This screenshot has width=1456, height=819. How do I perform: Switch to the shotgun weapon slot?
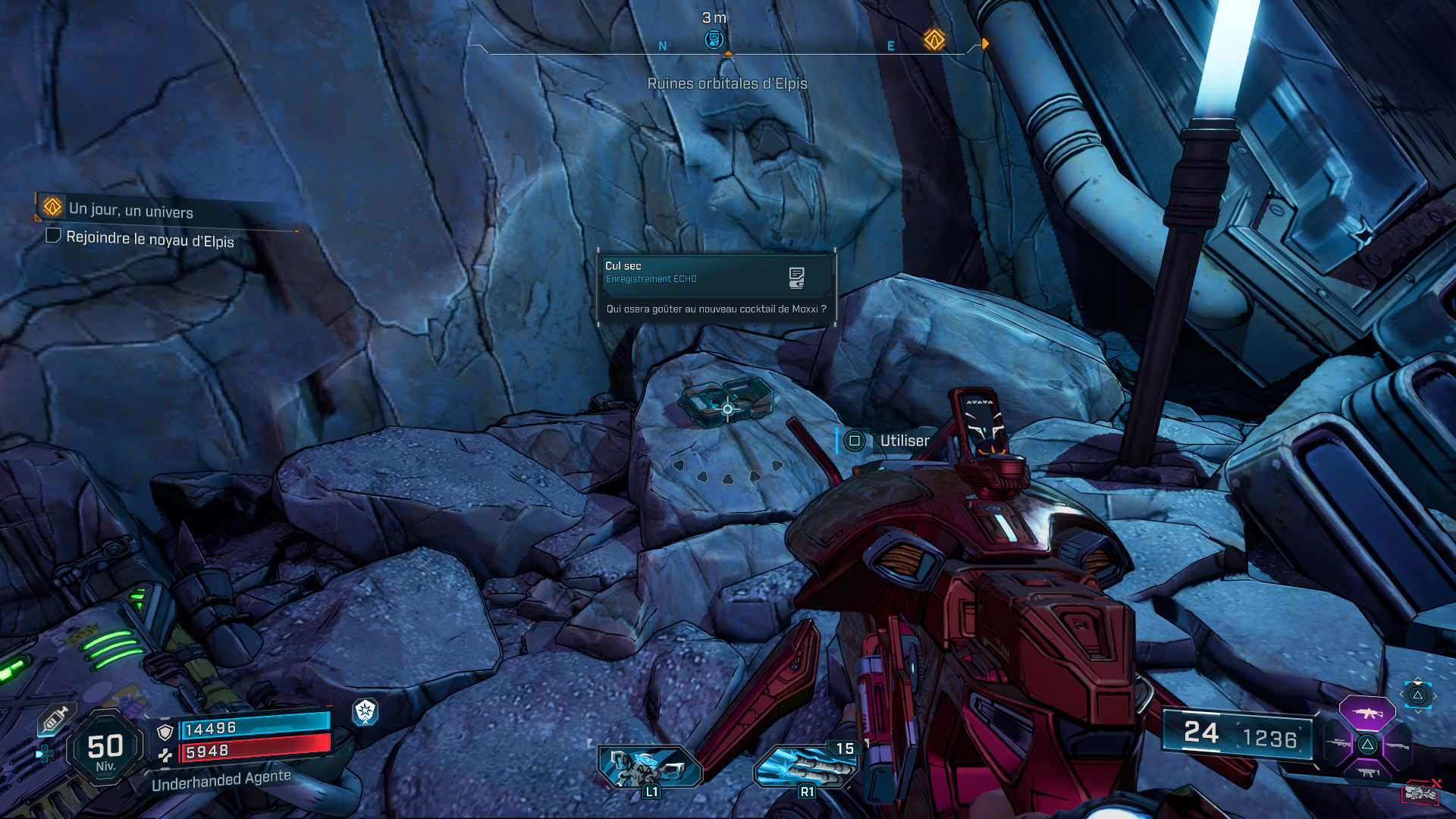point(1398,745)
